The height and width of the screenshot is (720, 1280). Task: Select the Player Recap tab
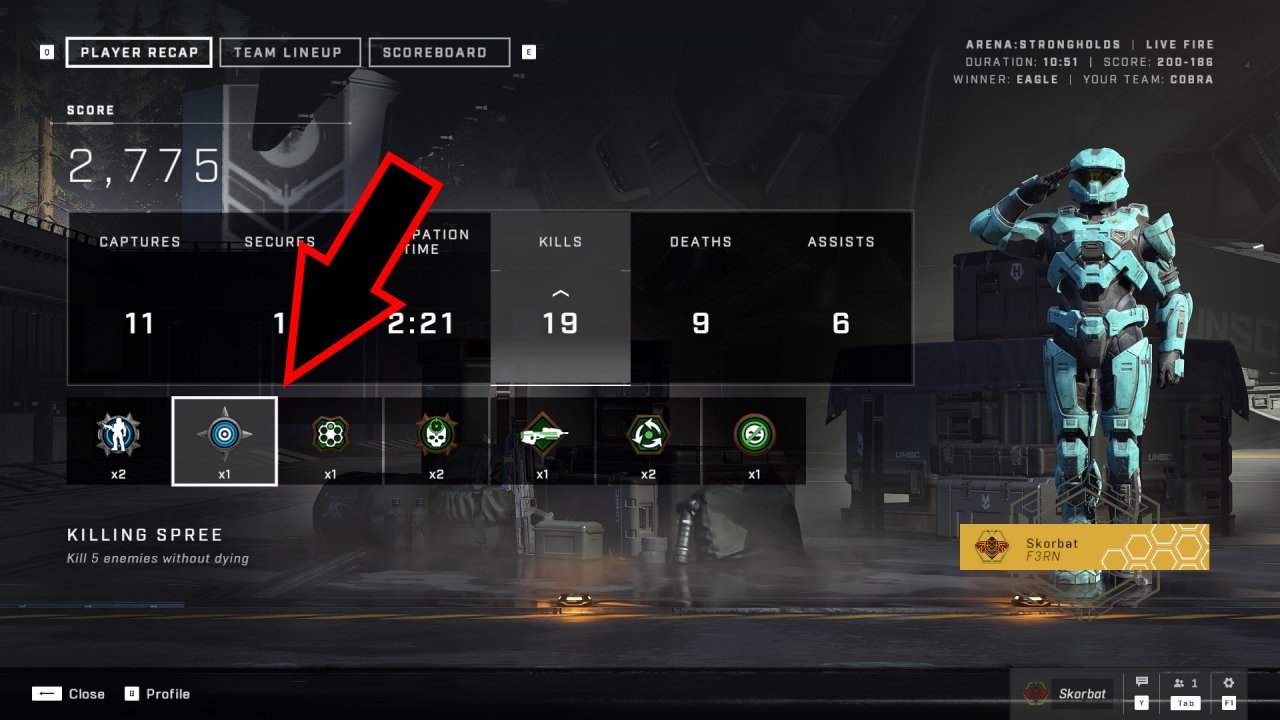click(139, 53)
